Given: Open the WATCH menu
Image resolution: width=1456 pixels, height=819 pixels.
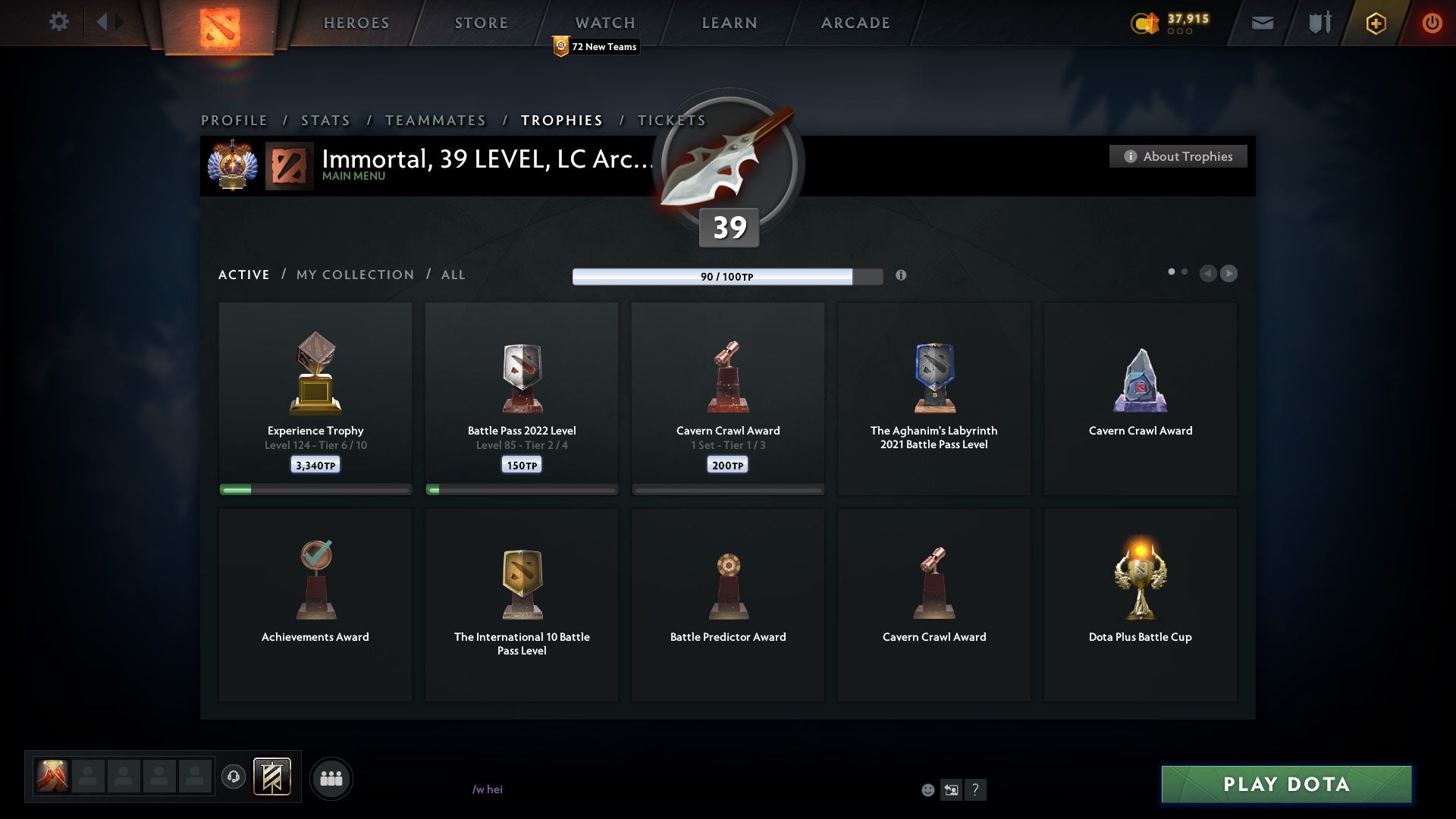Looking at the screenshot, I should tap(604, 23).
